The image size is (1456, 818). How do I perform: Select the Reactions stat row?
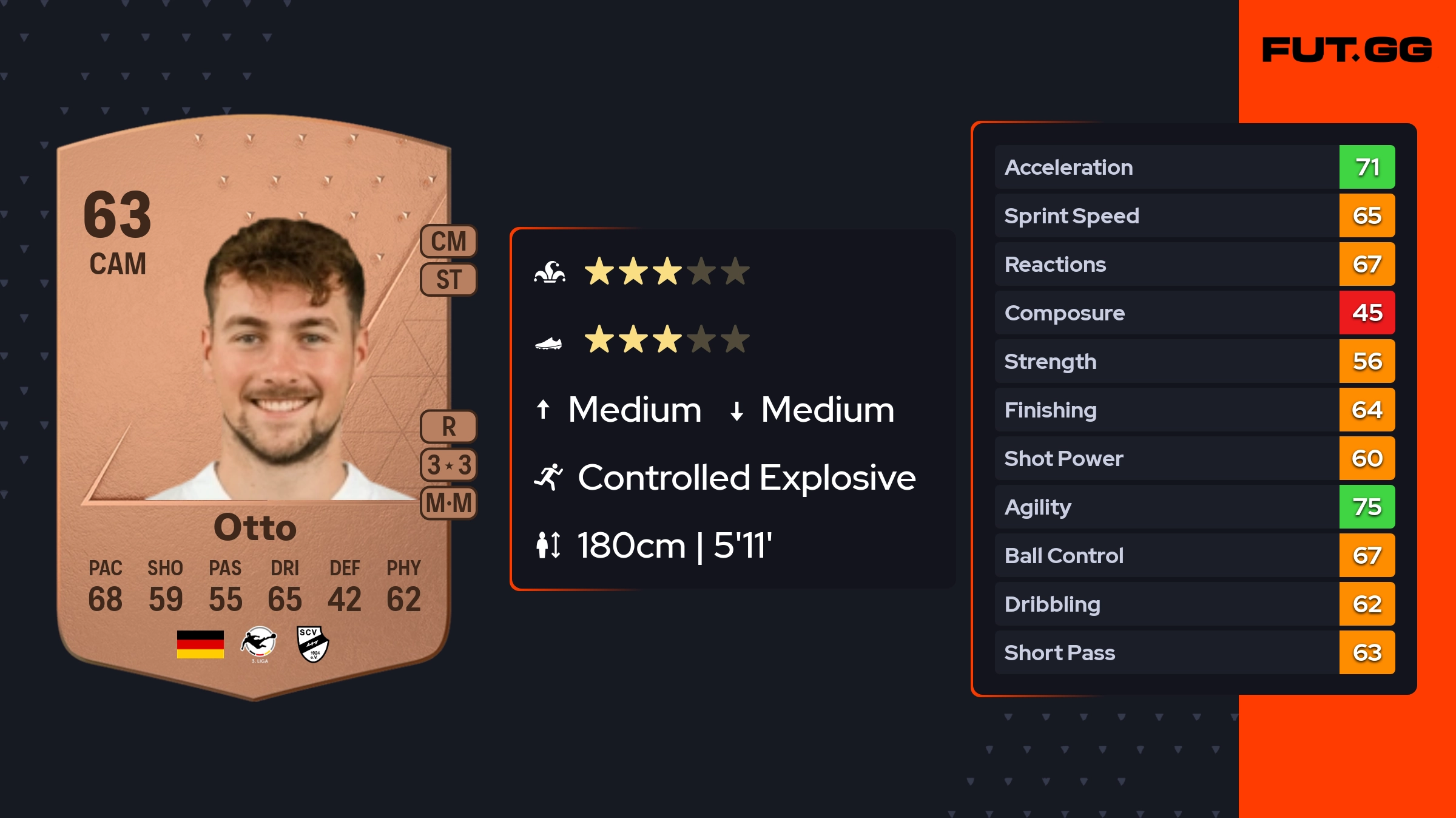pos(1194,264)
